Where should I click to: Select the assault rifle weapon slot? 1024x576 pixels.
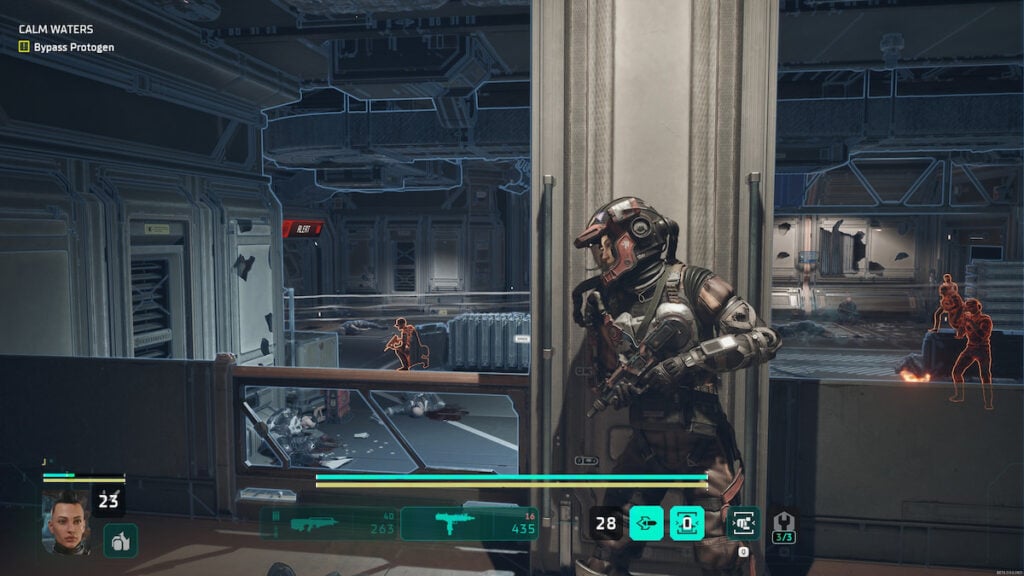pos(329,523)
